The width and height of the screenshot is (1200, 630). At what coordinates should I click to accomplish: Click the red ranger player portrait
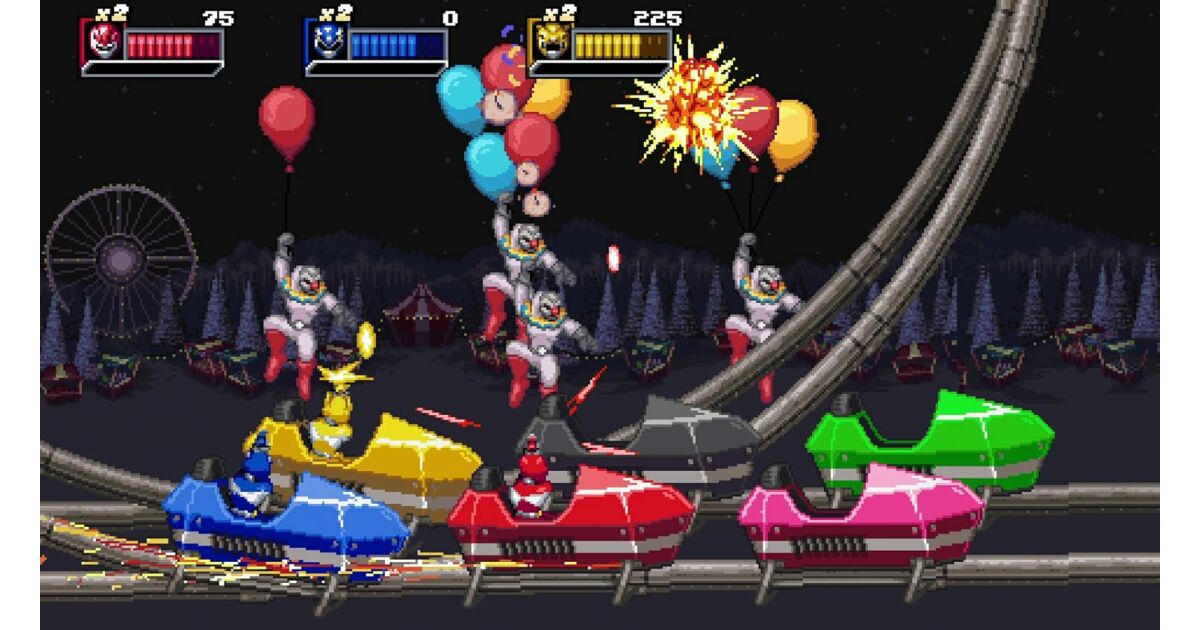(104, 42)
